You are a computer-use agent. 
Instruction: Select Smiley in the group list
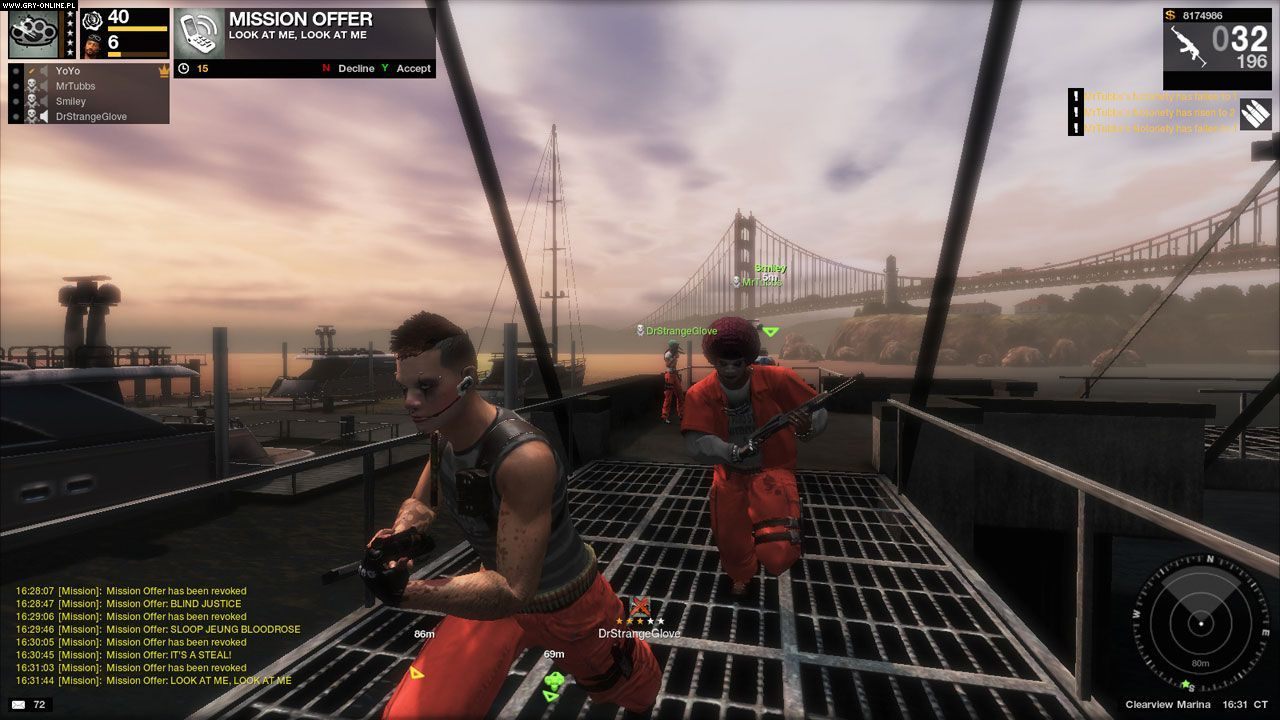[x=71, y=101]
